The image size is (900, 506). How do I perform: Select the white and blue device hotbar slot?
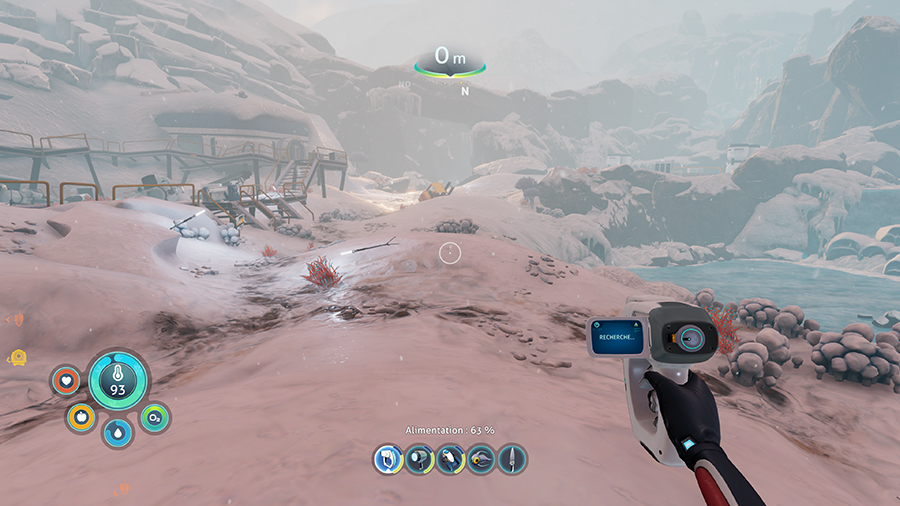(x=450, y=459)
